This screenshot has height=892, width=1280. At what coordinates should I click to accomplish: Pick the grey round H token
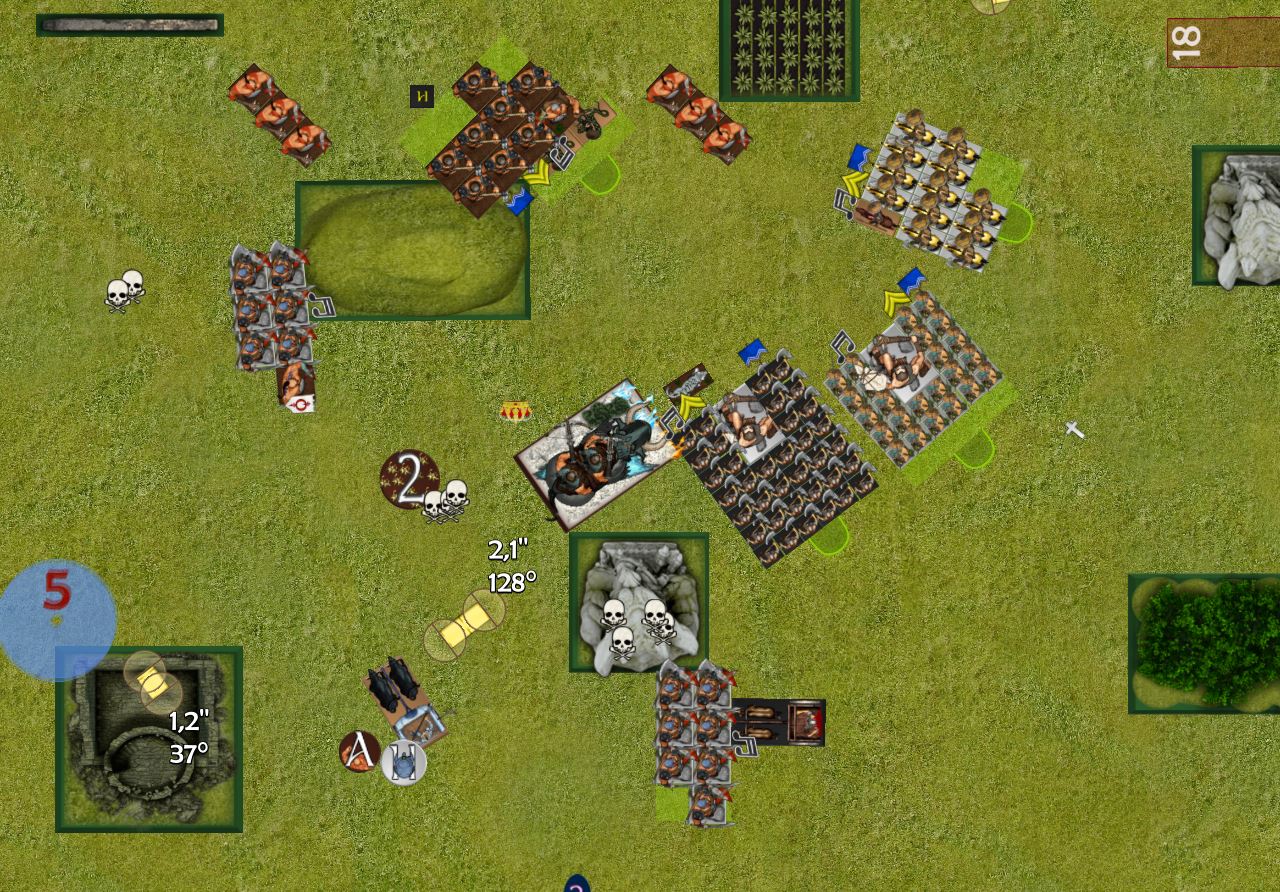pos(404,764)
